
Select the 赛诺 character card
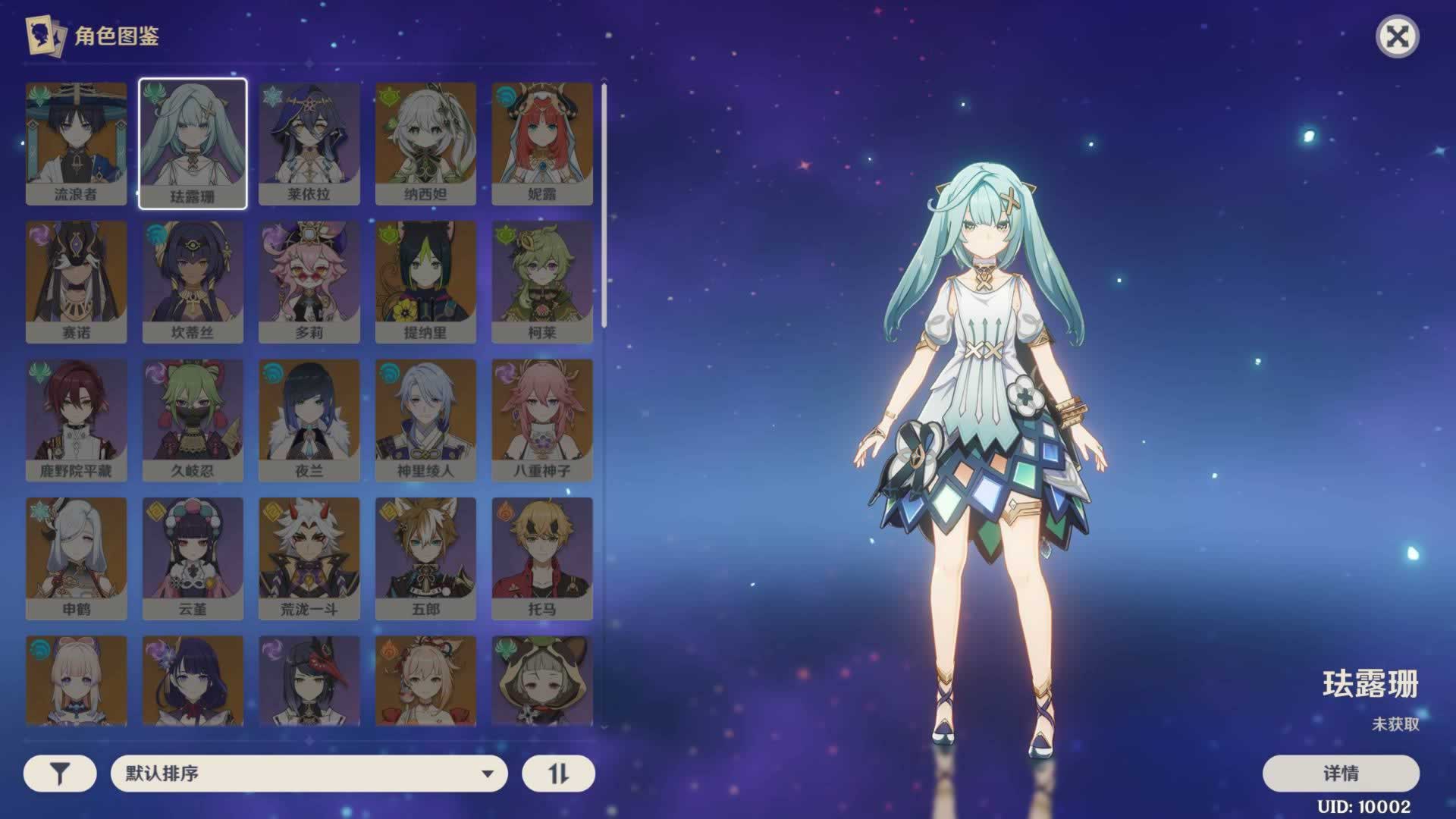(76, 281)
